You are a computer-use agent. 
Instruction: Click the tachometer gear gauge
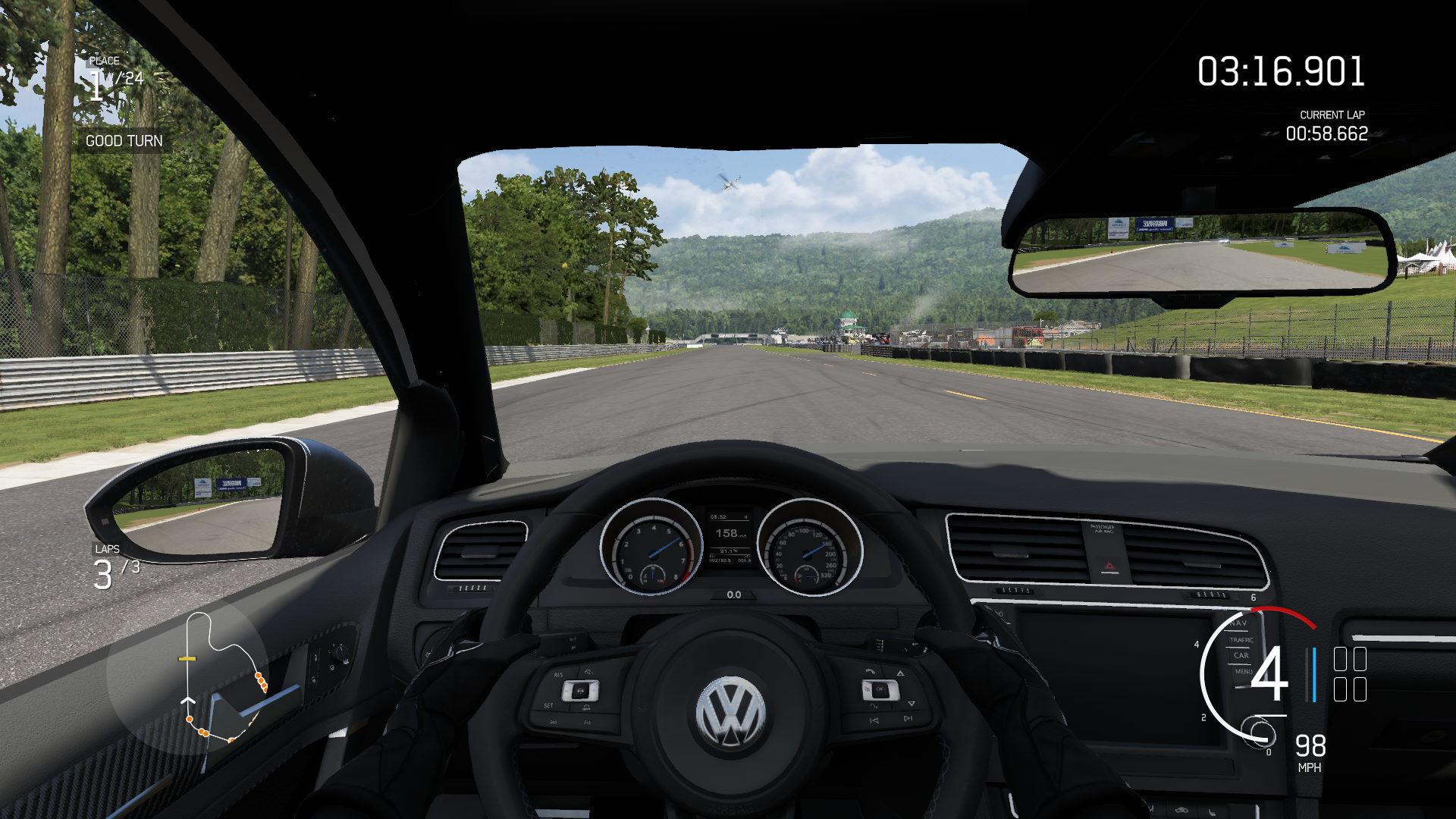point(1253,674)
